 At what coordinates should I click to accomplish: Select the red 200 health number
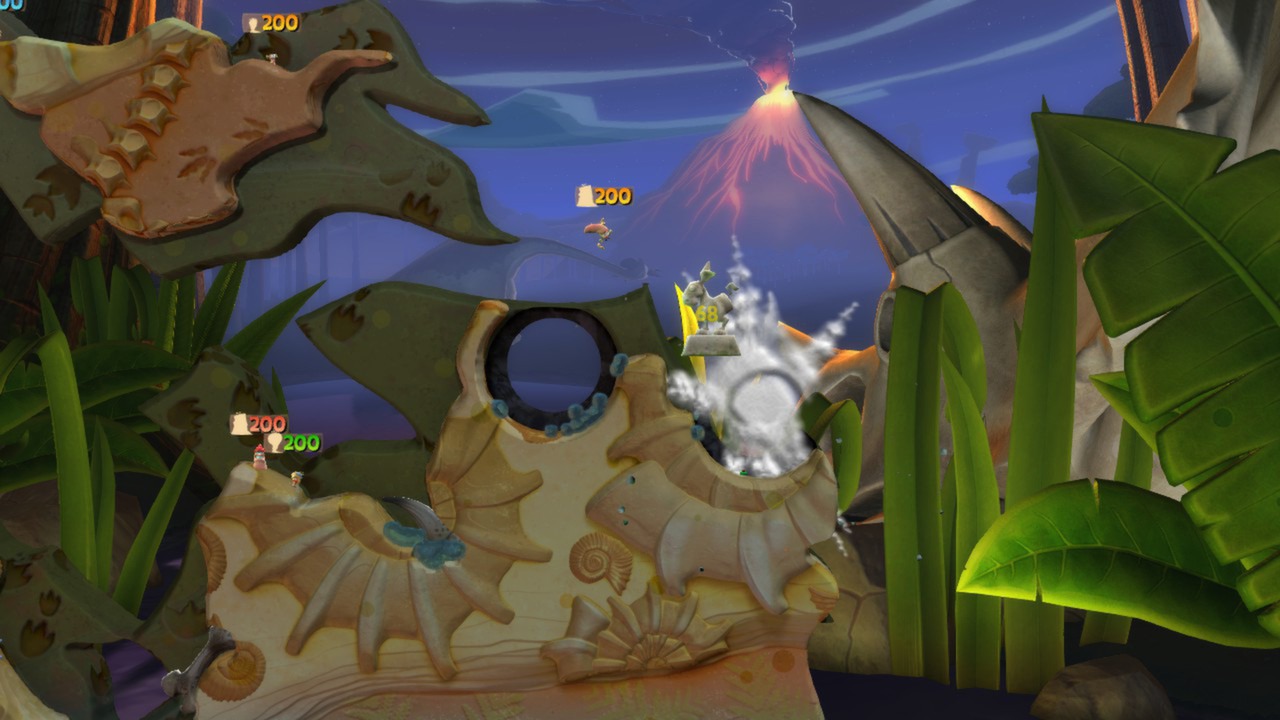[266, 423]
